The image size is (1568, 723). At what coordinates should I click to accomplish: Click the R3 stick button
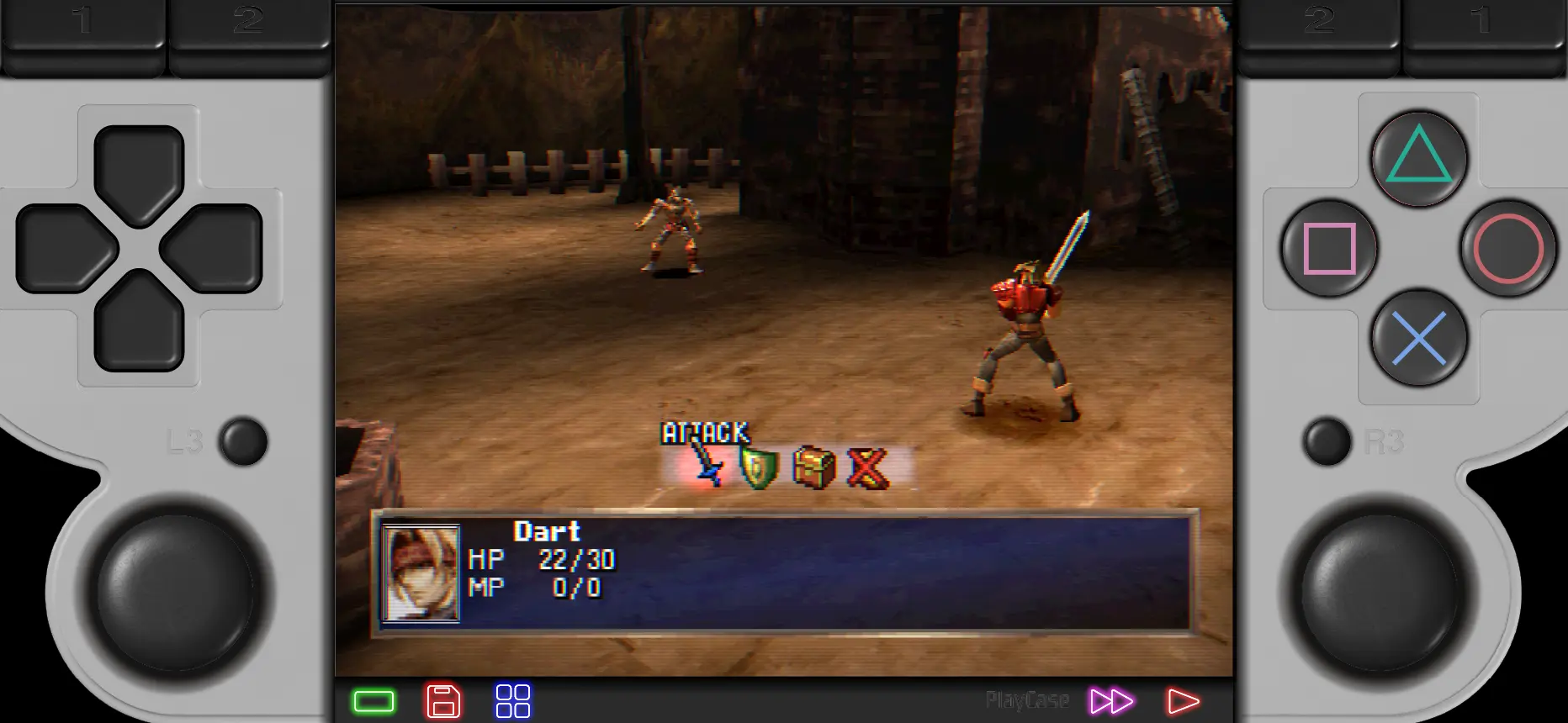[x=1329, y=441]
